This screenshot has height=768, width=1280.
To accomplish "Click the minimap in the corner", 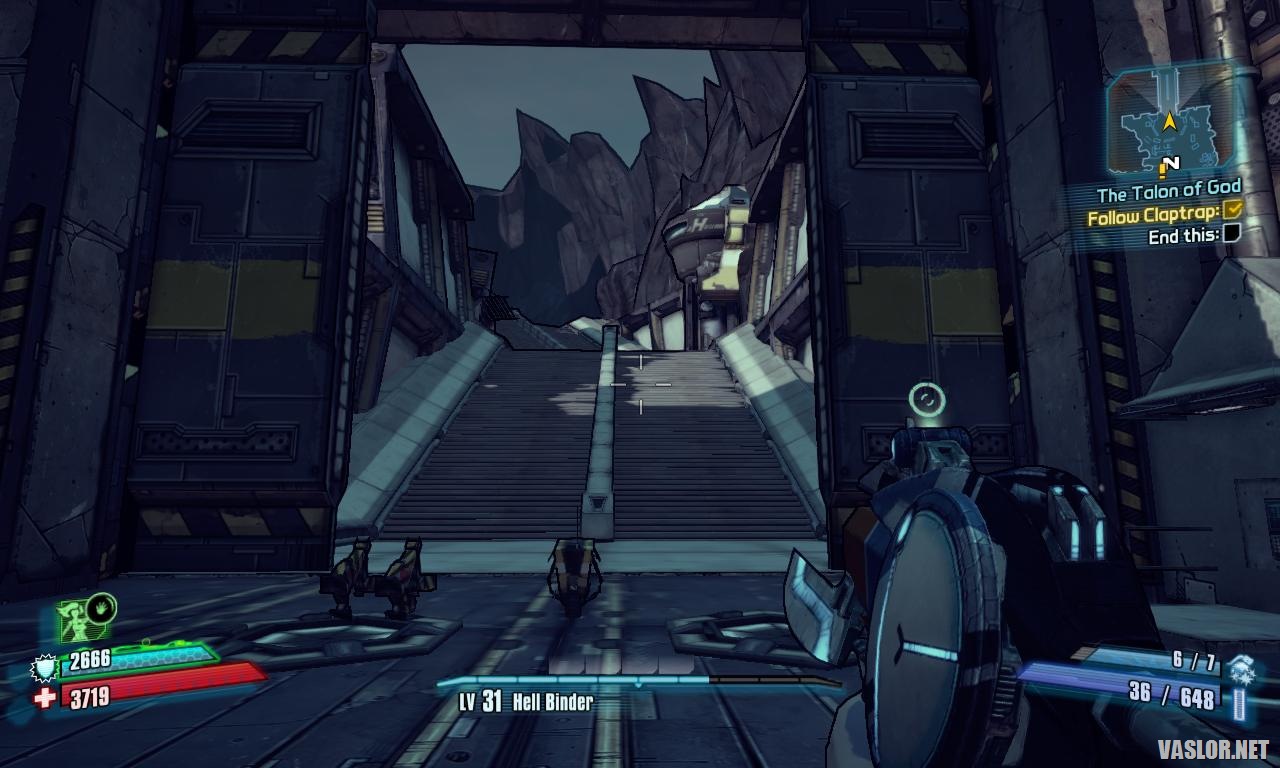I will tap(1169, 122).
